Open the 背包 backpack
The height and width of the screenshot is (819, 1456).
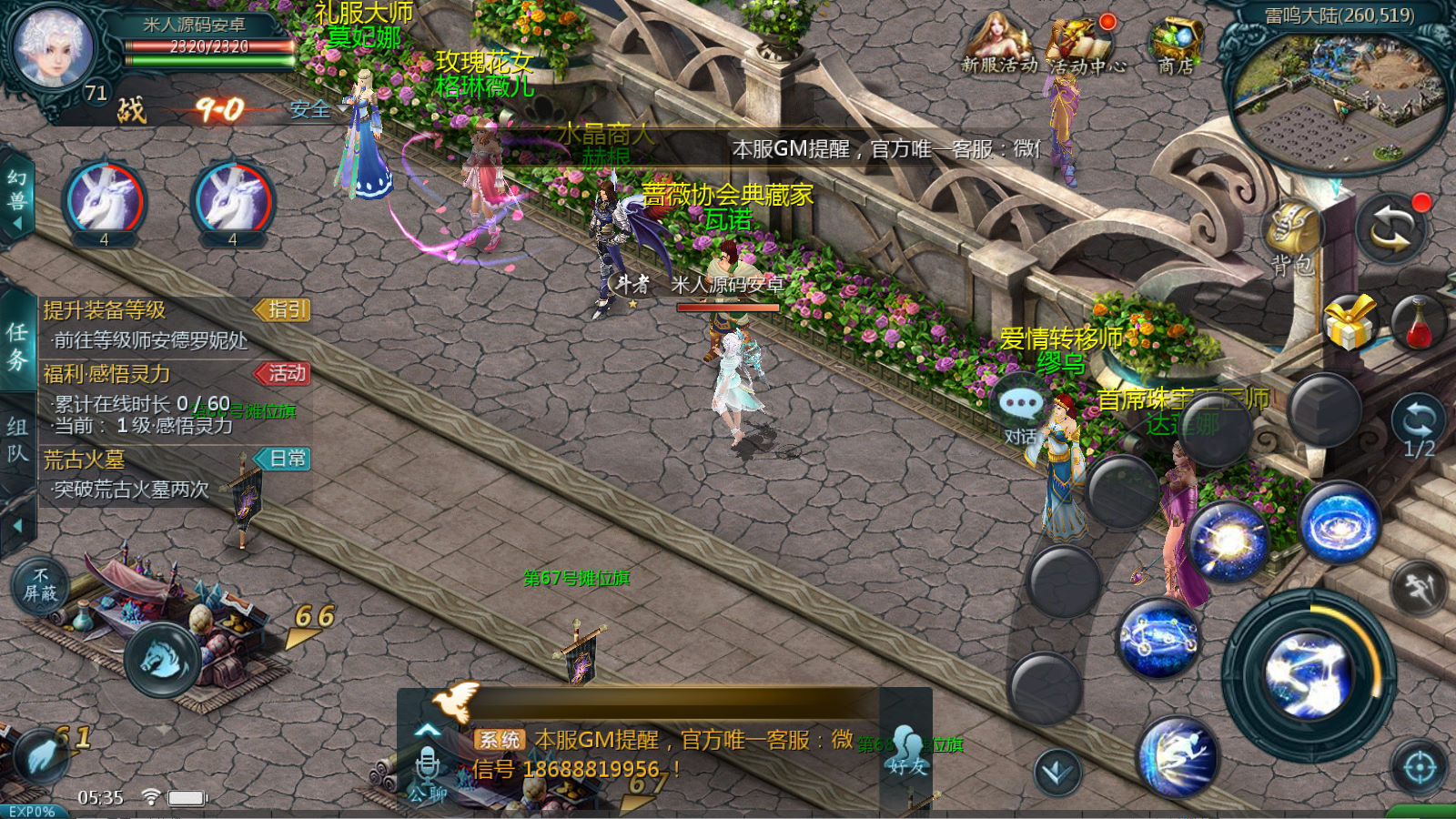coord(1292,238)
